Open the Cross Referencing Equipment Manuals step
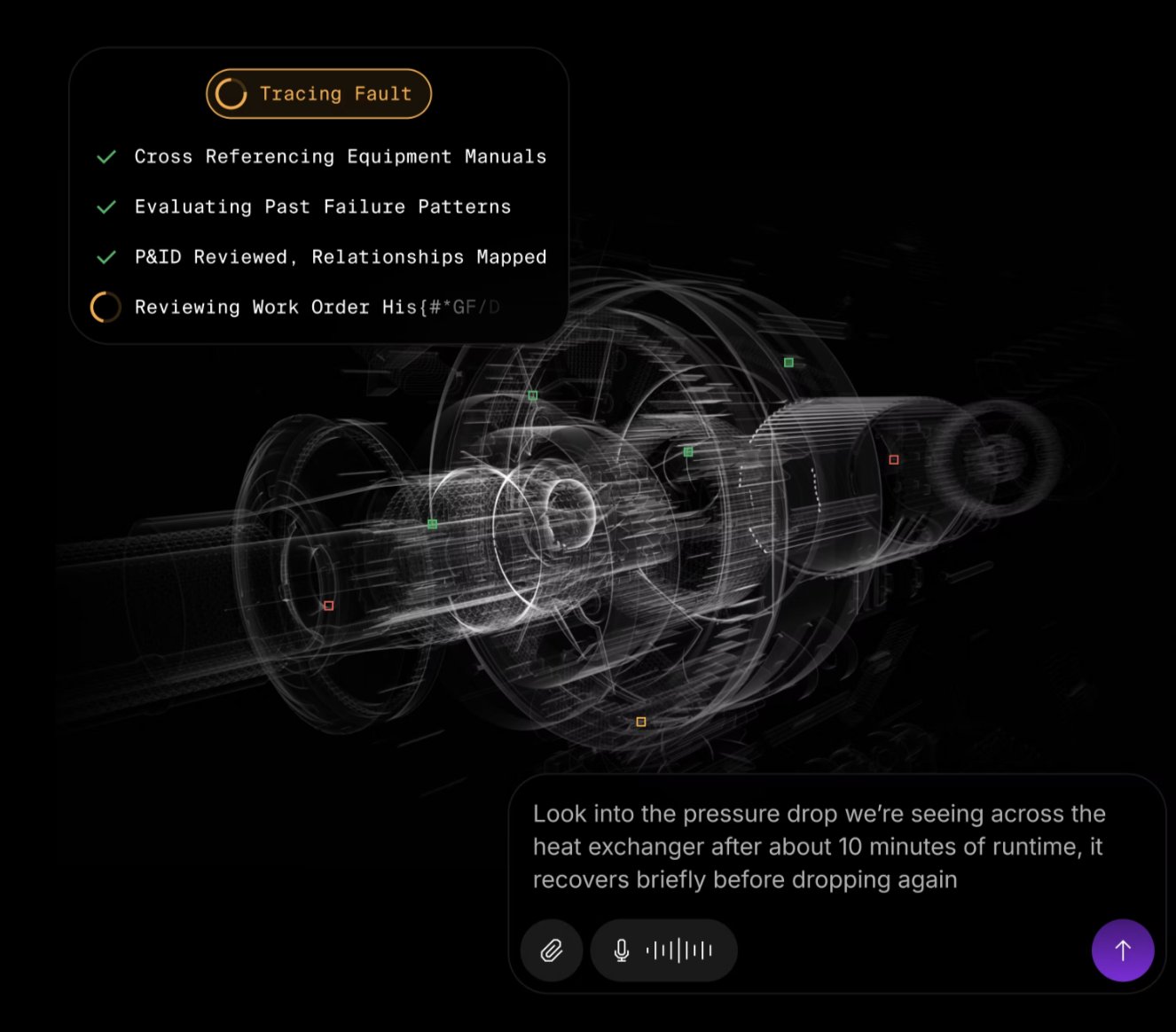 coord(340,157)
